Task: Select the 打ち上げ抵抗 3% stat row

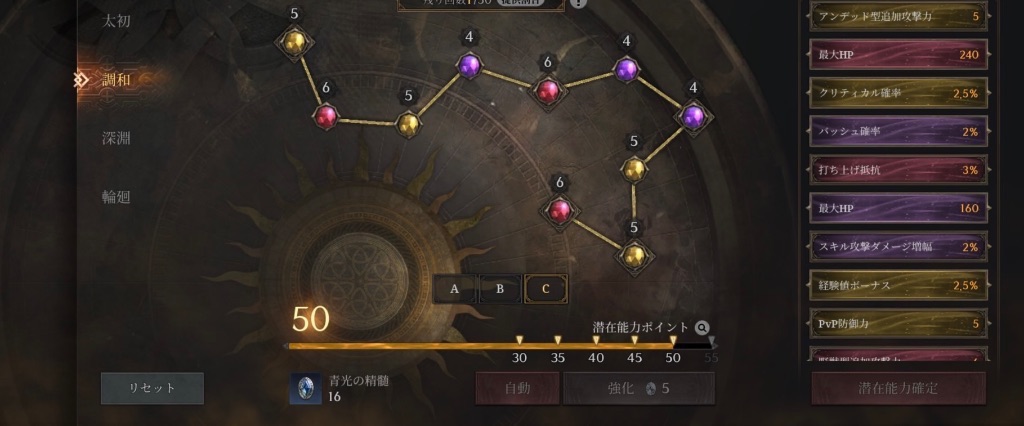Action: tap(897, 170)
